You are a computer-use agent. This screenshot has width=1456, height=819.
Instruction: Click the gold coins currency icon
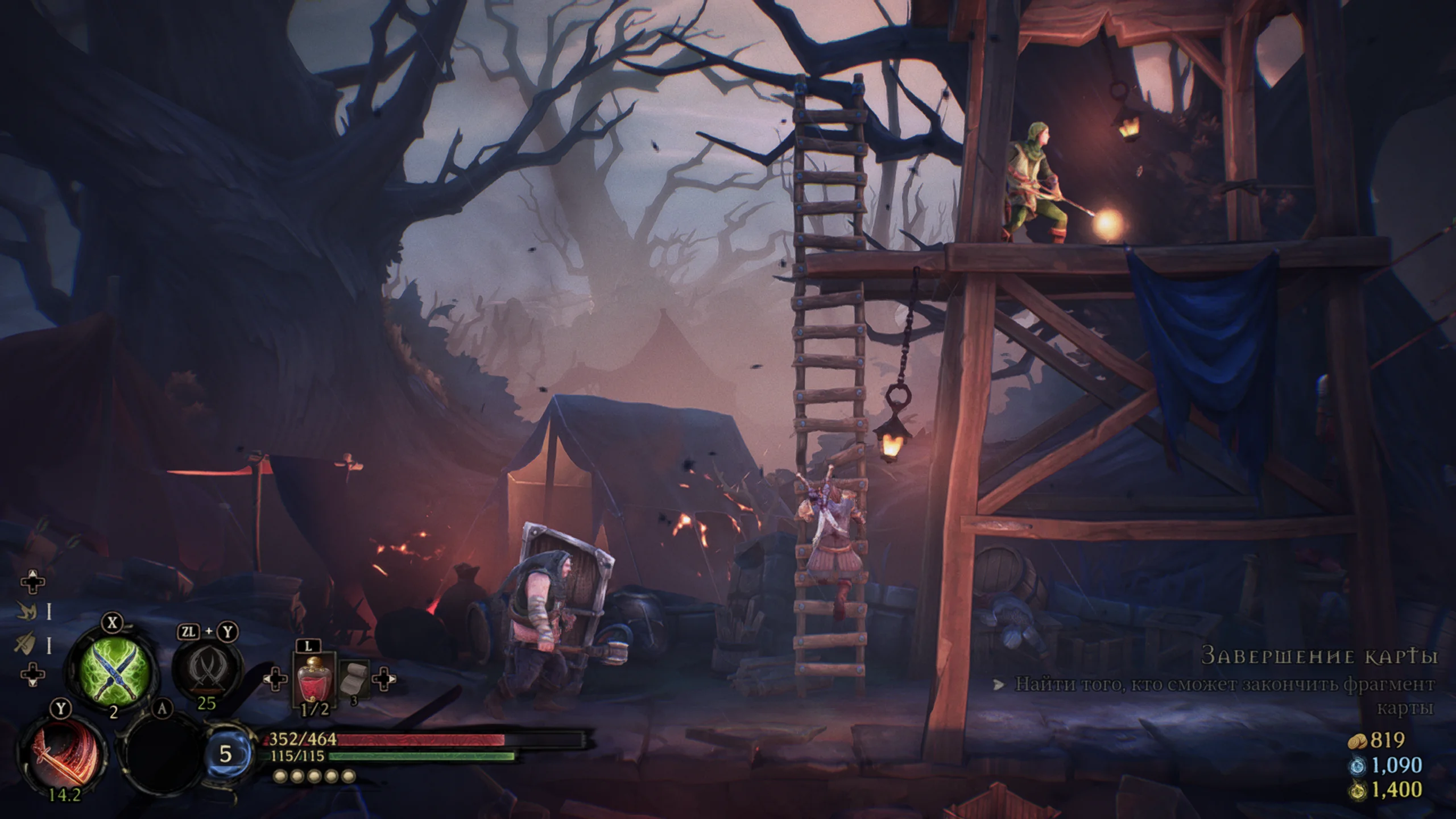click(x=1357, y=740)
